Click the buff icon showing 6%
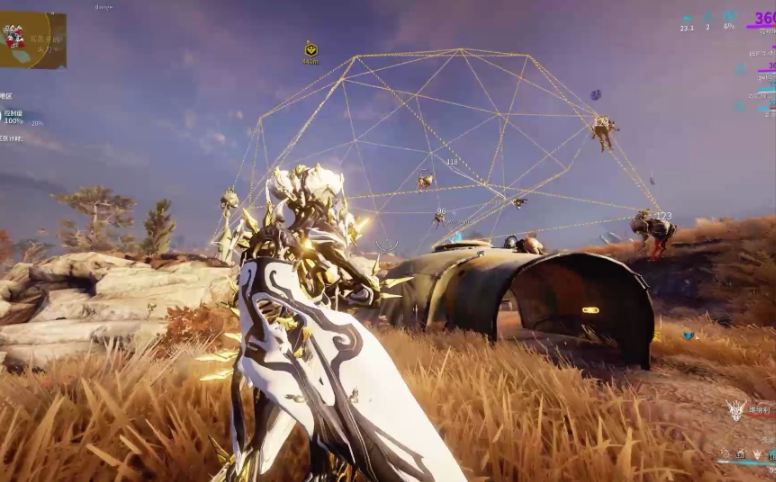The image size is (776, 482). point(729,16)
